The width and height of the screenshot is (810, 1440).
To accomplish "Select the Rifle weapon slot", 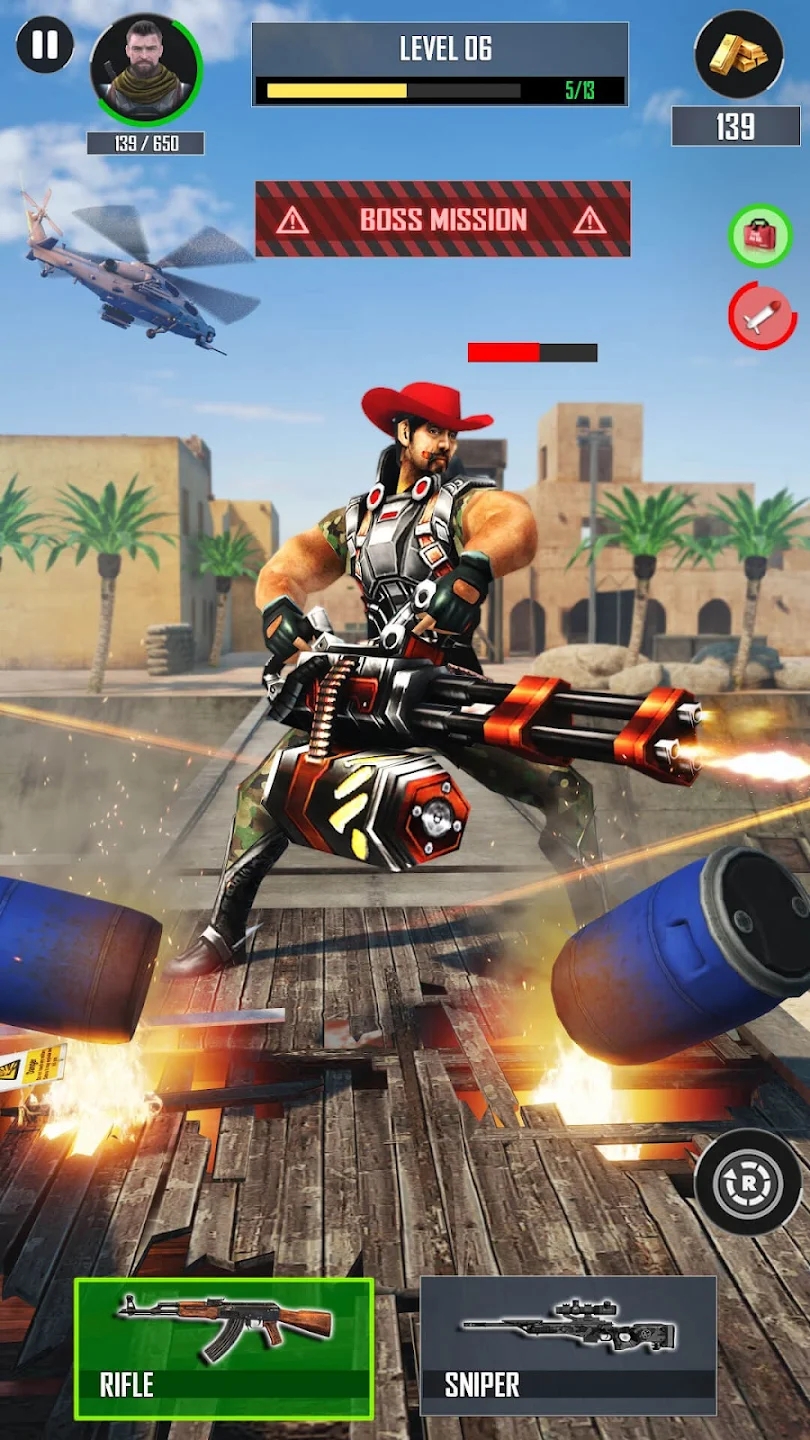I will pos(224,1347).
